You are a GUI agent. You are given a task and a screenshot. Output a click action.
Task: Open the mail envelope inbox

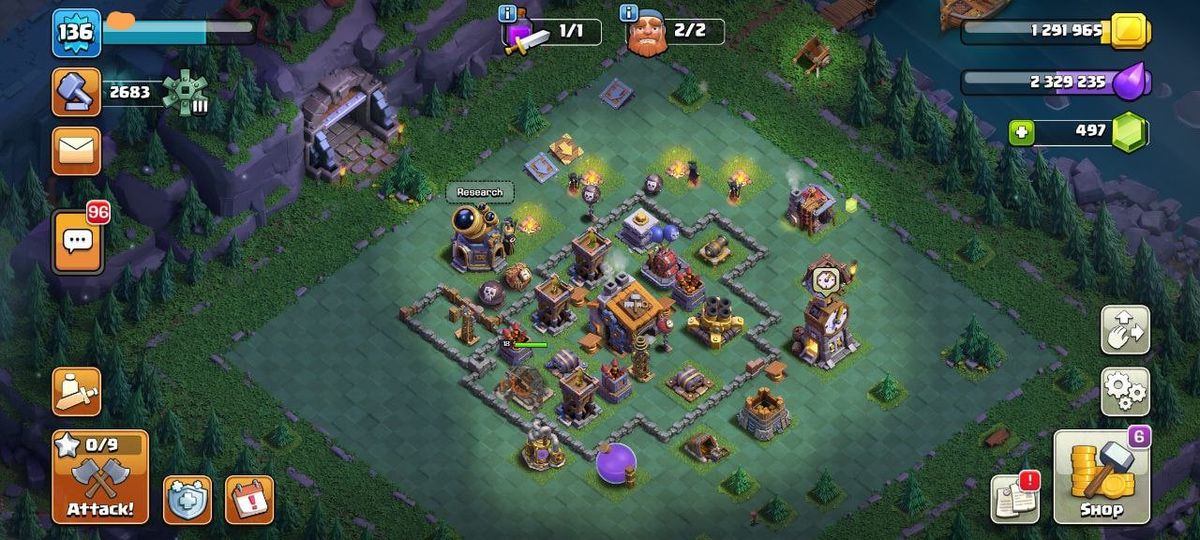(76, 151)
